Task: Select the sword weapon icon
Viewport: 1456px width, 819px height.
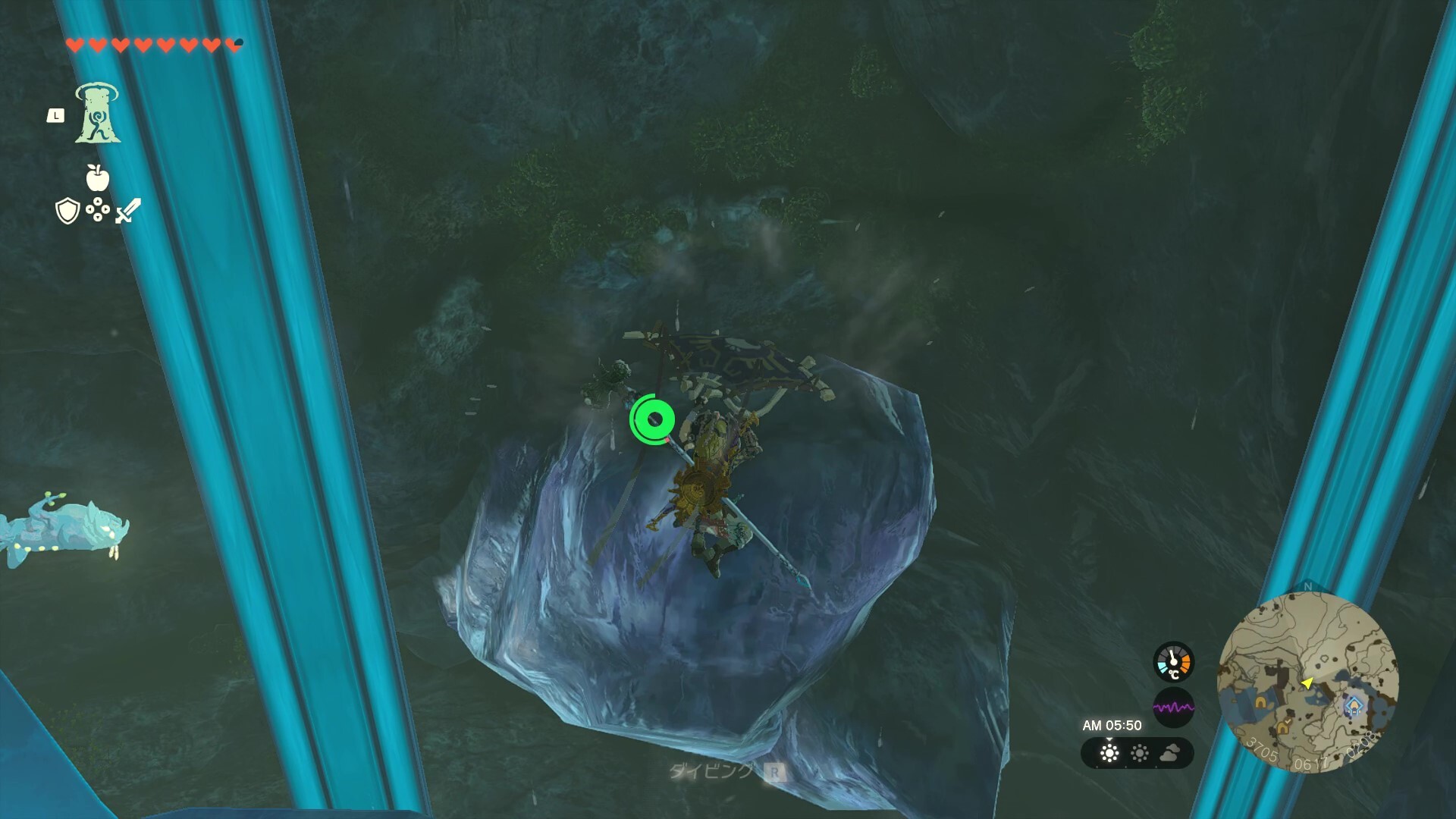Action: tap(127, 210)
